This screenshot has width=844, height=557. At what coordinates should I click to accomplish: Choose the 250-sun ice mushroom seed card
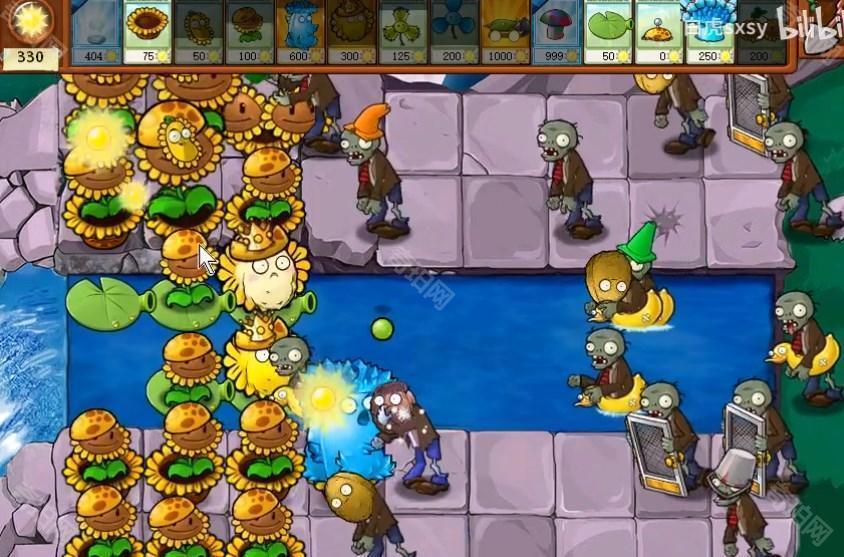pos(710,31)
